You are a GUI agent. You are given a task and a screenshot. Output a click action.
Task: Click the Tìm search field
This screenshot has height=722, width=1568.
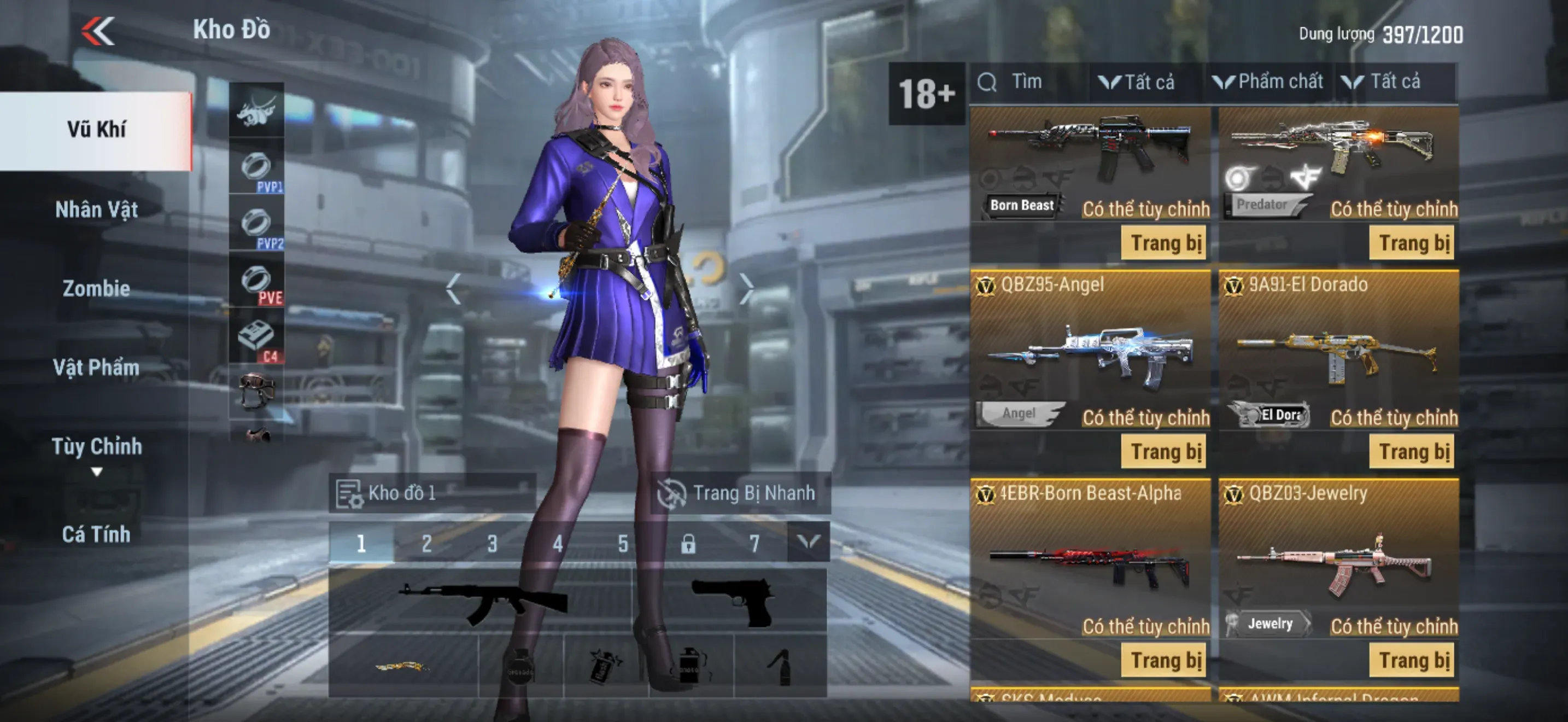click(x=1029, y=82)
